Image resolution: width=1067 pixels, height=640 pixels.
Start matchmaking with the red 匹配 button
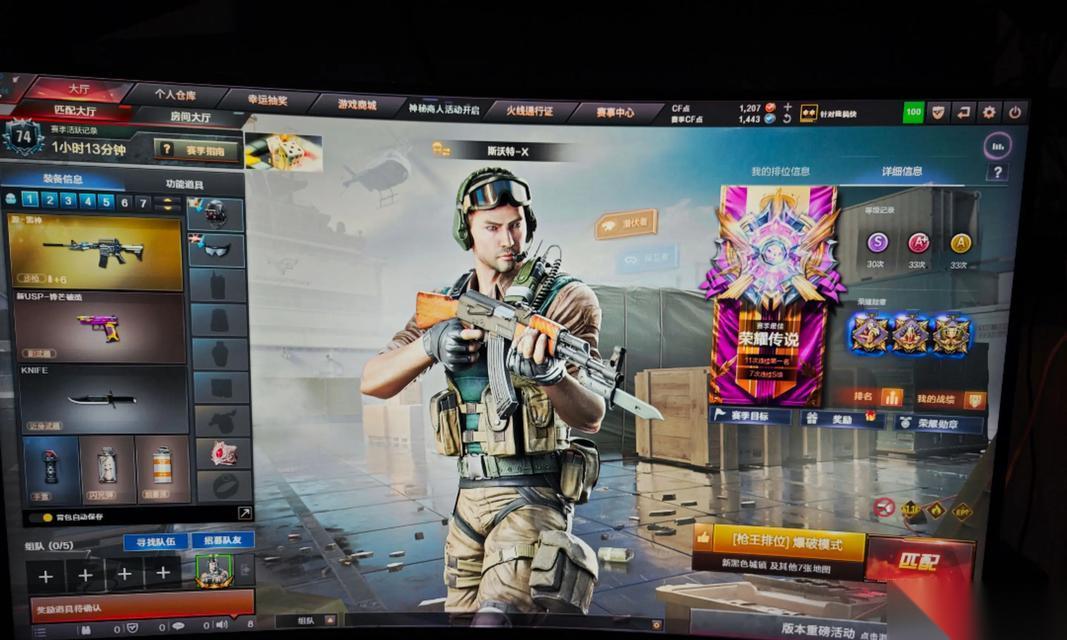[x=918, y=561]
